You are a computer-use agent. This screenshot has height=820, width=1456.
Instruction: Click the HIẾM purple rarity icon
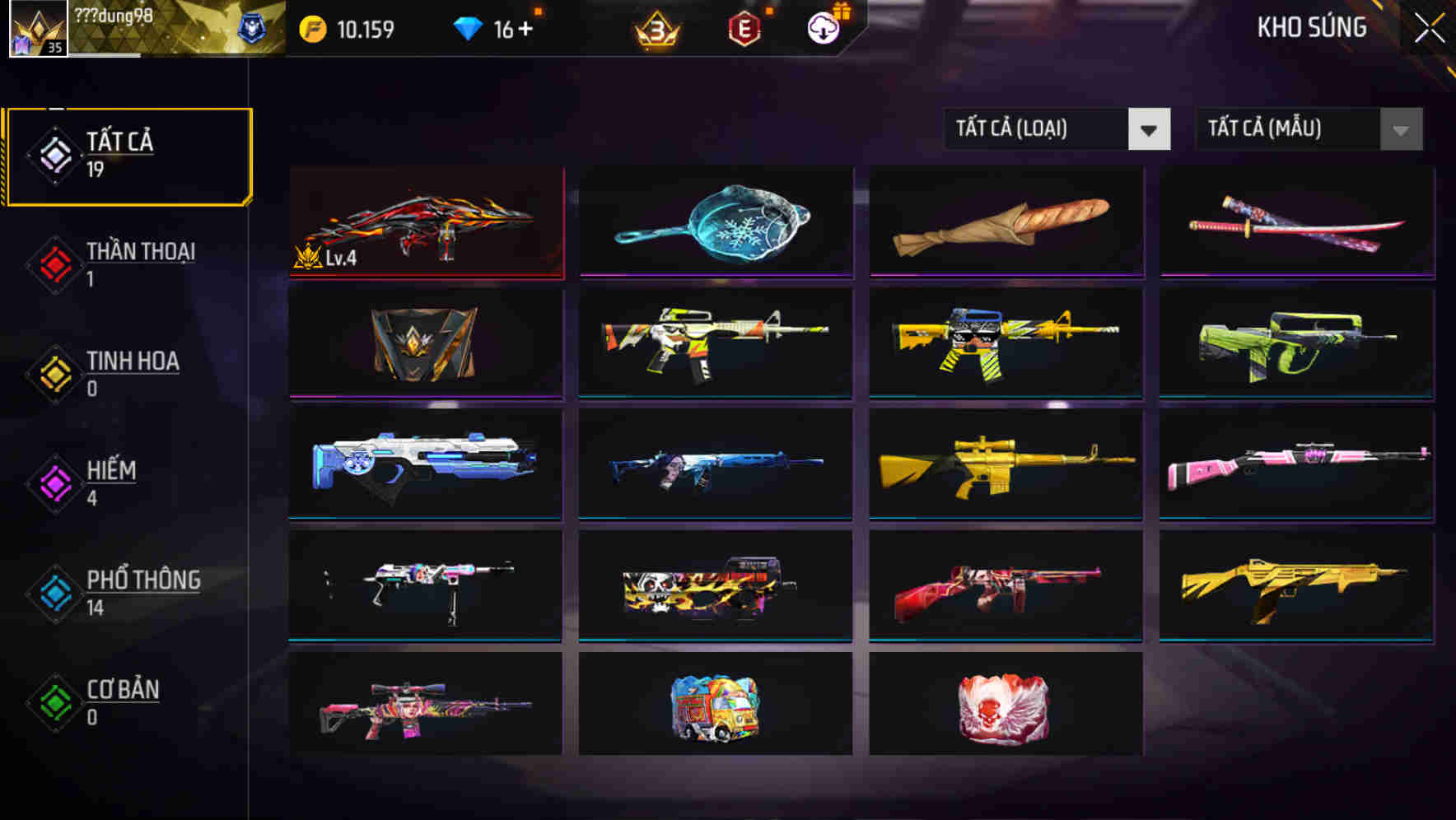coord(54,482)
